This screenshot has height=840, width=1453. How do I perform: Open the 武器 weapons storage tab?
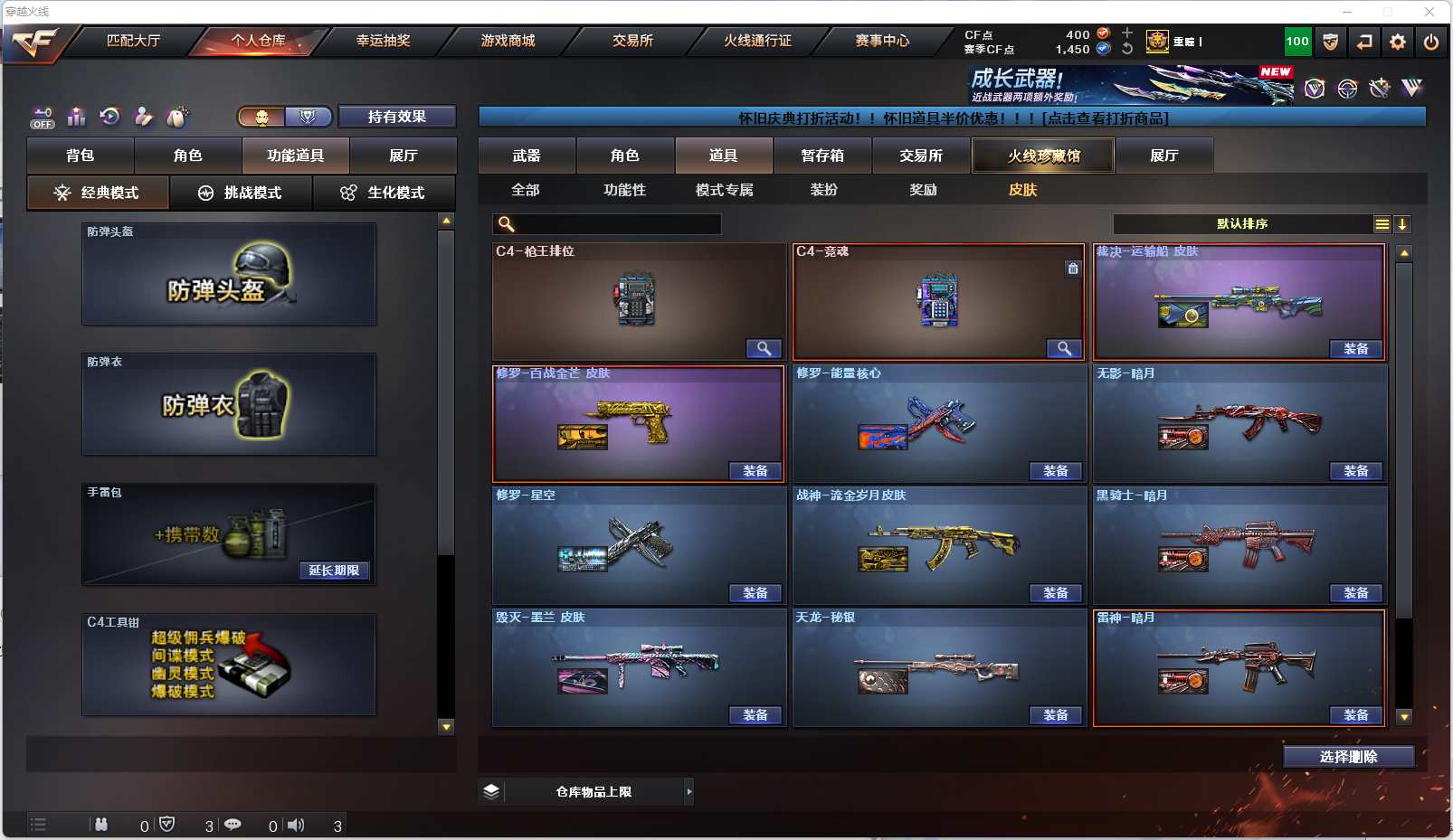pyautogui.click(x=527, y=156)
